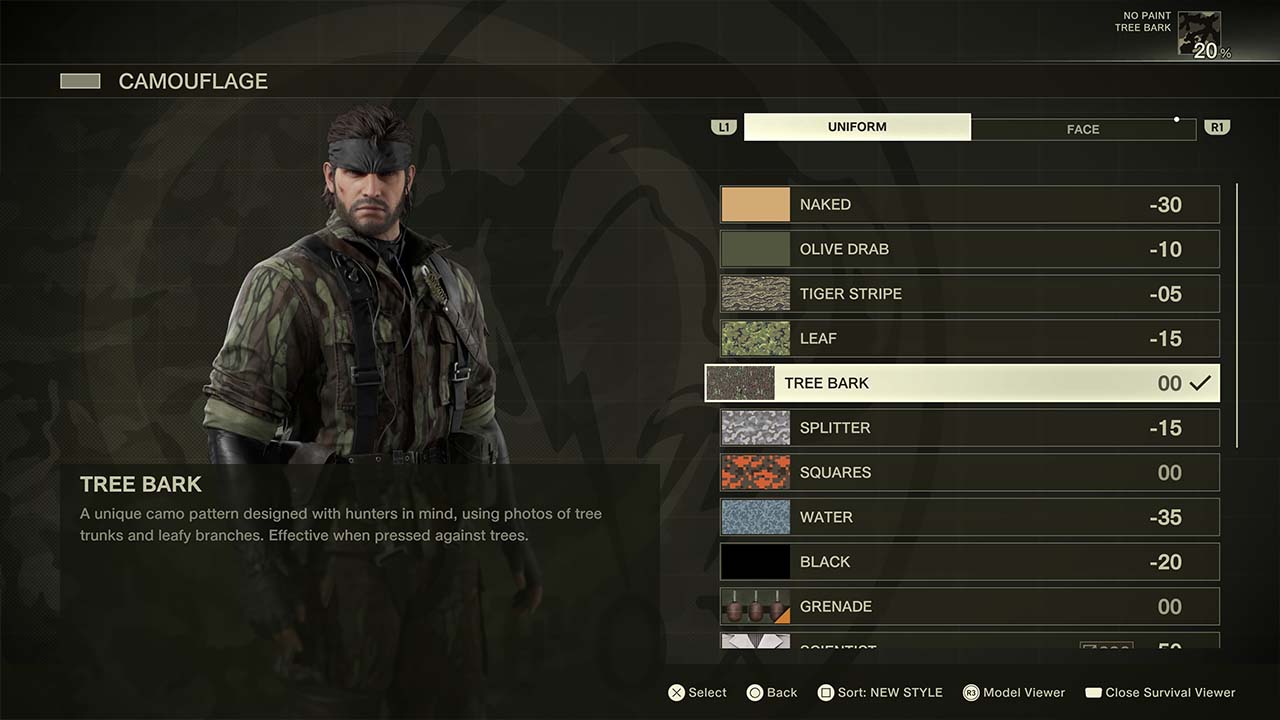Choose the Naked uniform option
The width and height of the screenshot is (1280, 720).
[x=969, y=204]
